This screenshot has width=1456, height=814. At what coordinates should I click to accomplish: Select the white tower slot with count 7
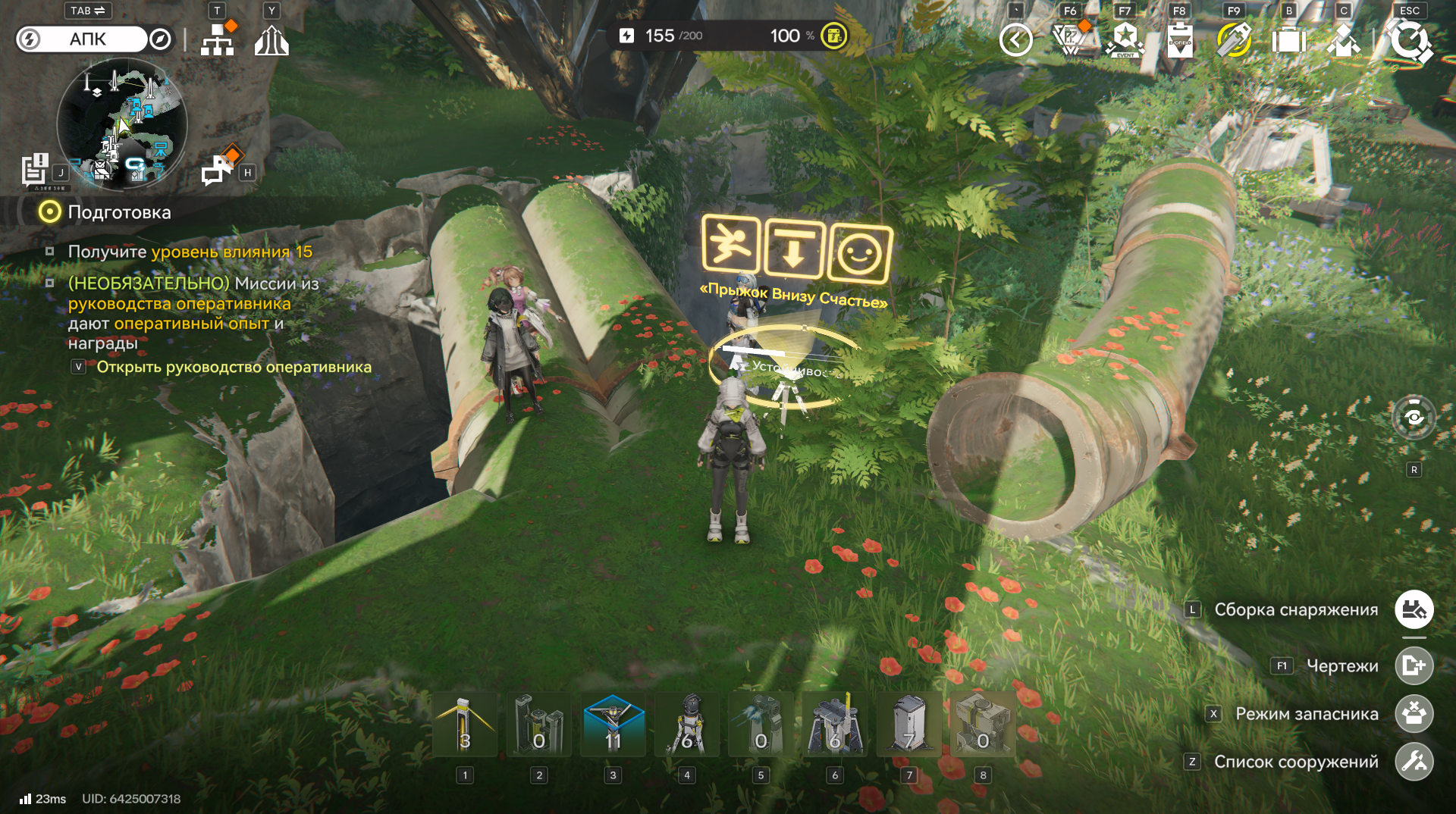click(x=908, y=725)
